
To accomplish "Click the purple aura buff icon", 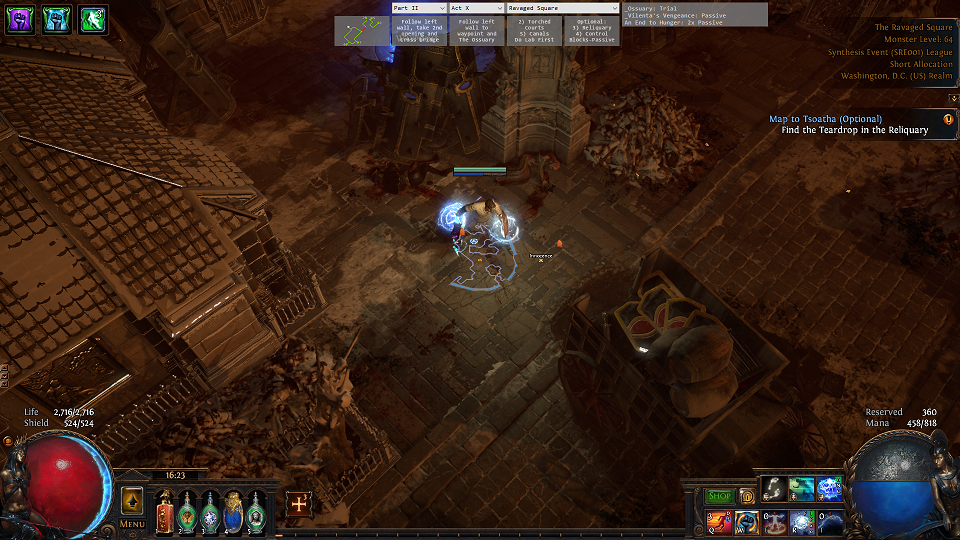I will [20, 20].
